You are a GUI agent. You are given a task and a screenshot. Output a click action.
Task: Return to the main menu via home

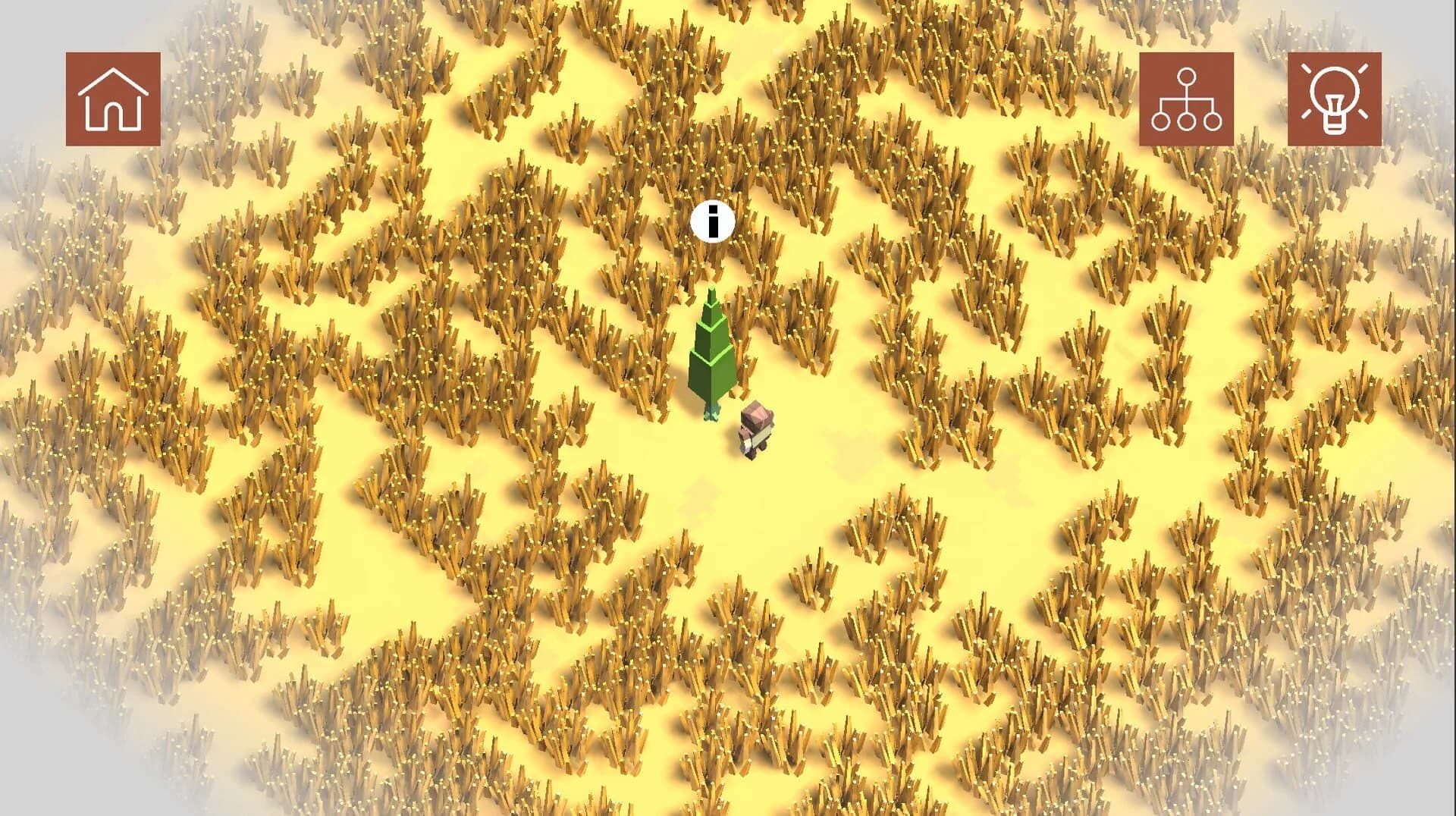tap(114, 99)
